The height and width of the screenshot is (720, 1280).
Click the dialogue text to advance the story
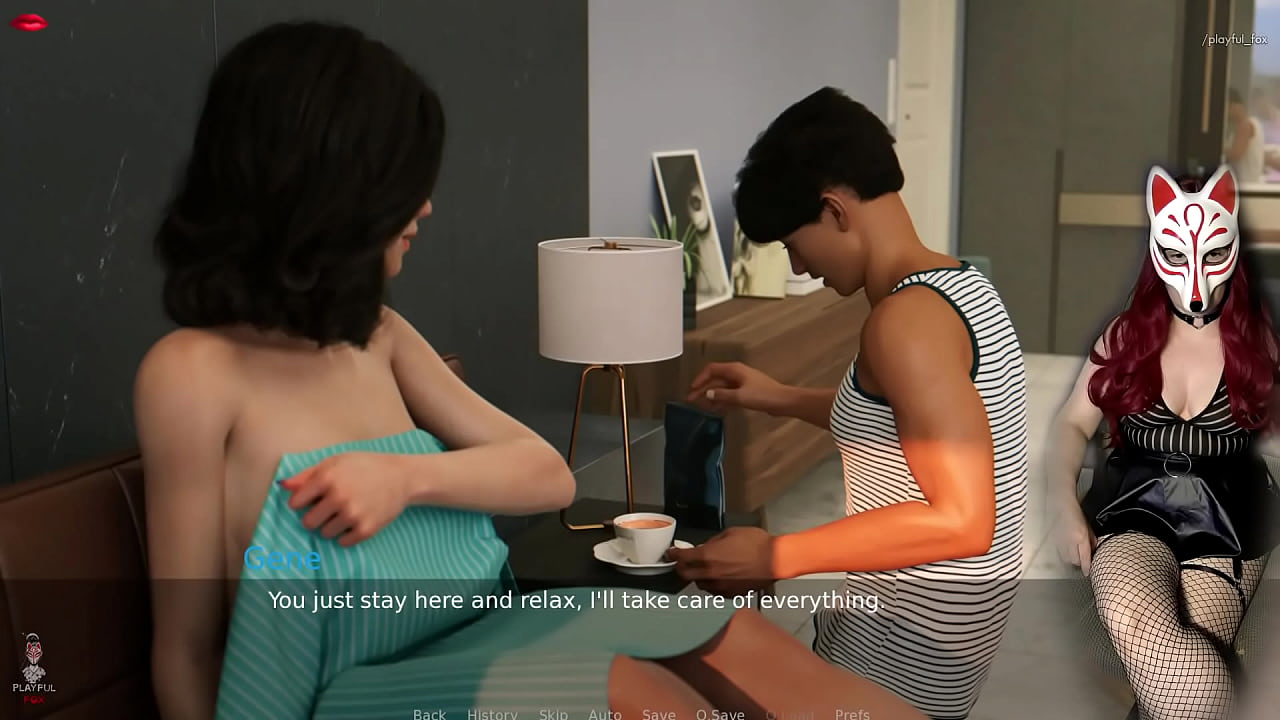578,601
